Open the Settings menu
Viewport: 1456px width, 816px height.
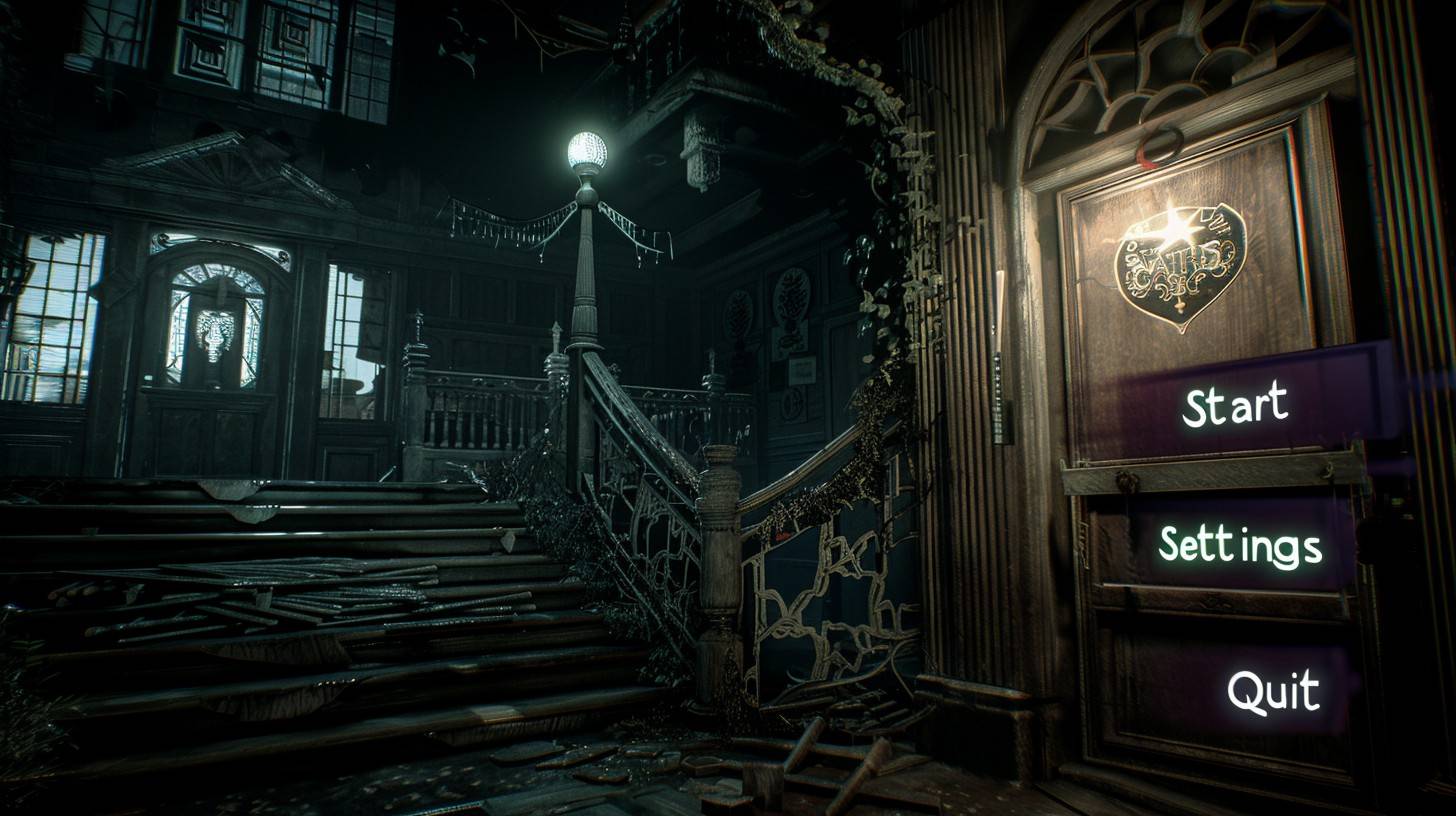pyautogui.click(x=1240, y=547)
